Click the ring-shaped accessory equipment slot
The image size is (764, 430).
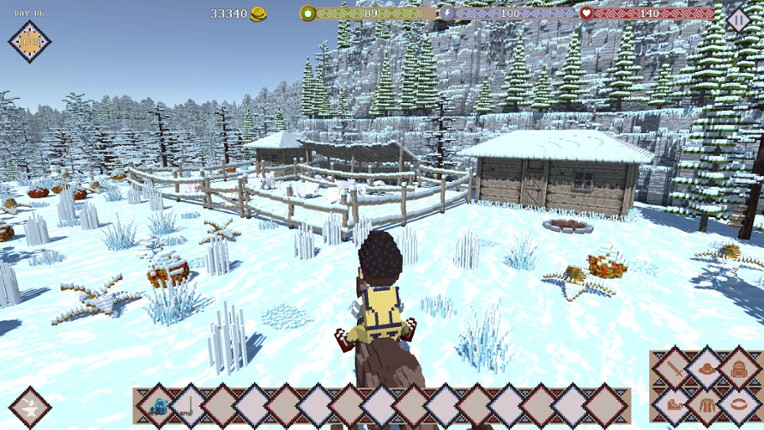point(740,405)
